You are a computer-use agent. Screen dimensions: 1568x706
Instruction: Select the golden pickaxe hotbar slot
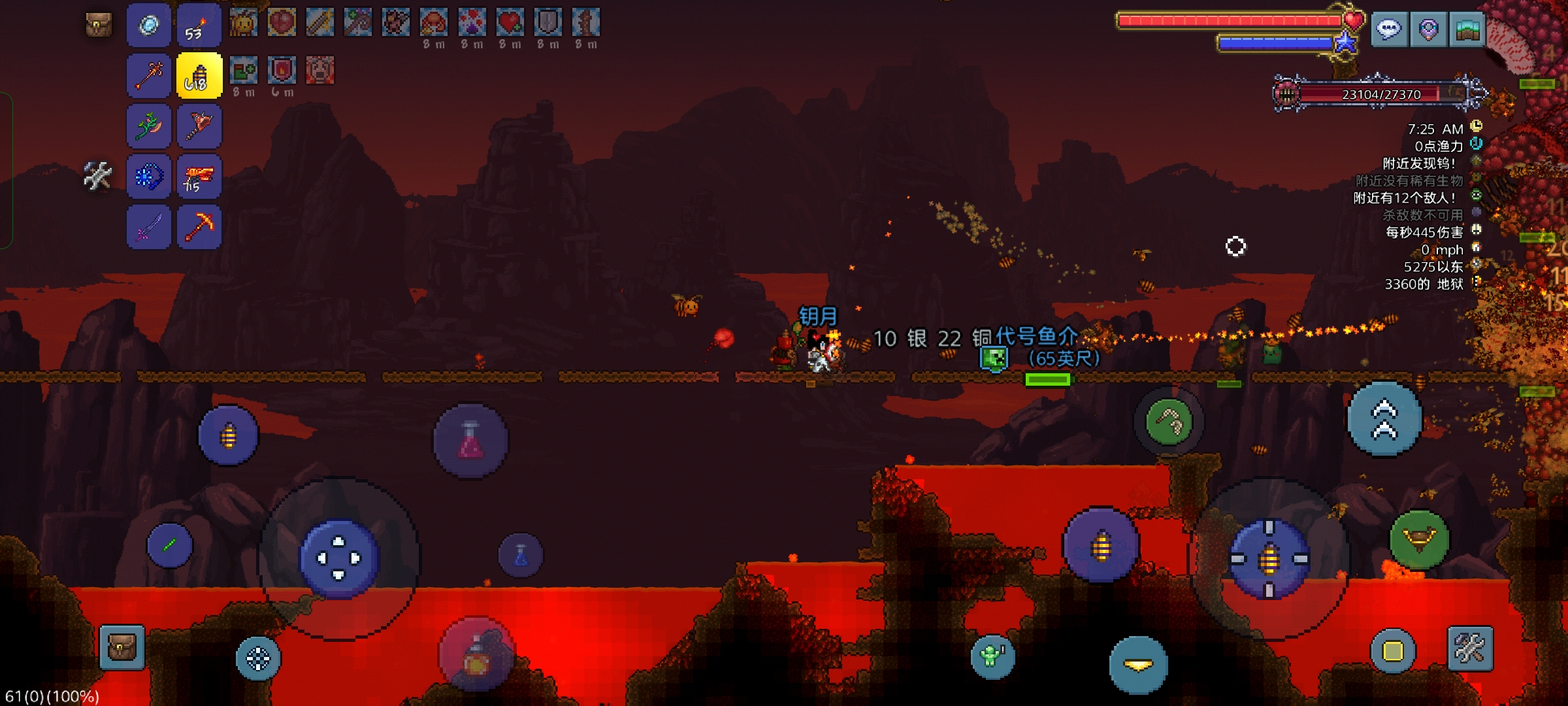pyautogui.click(x=199, y=227)
